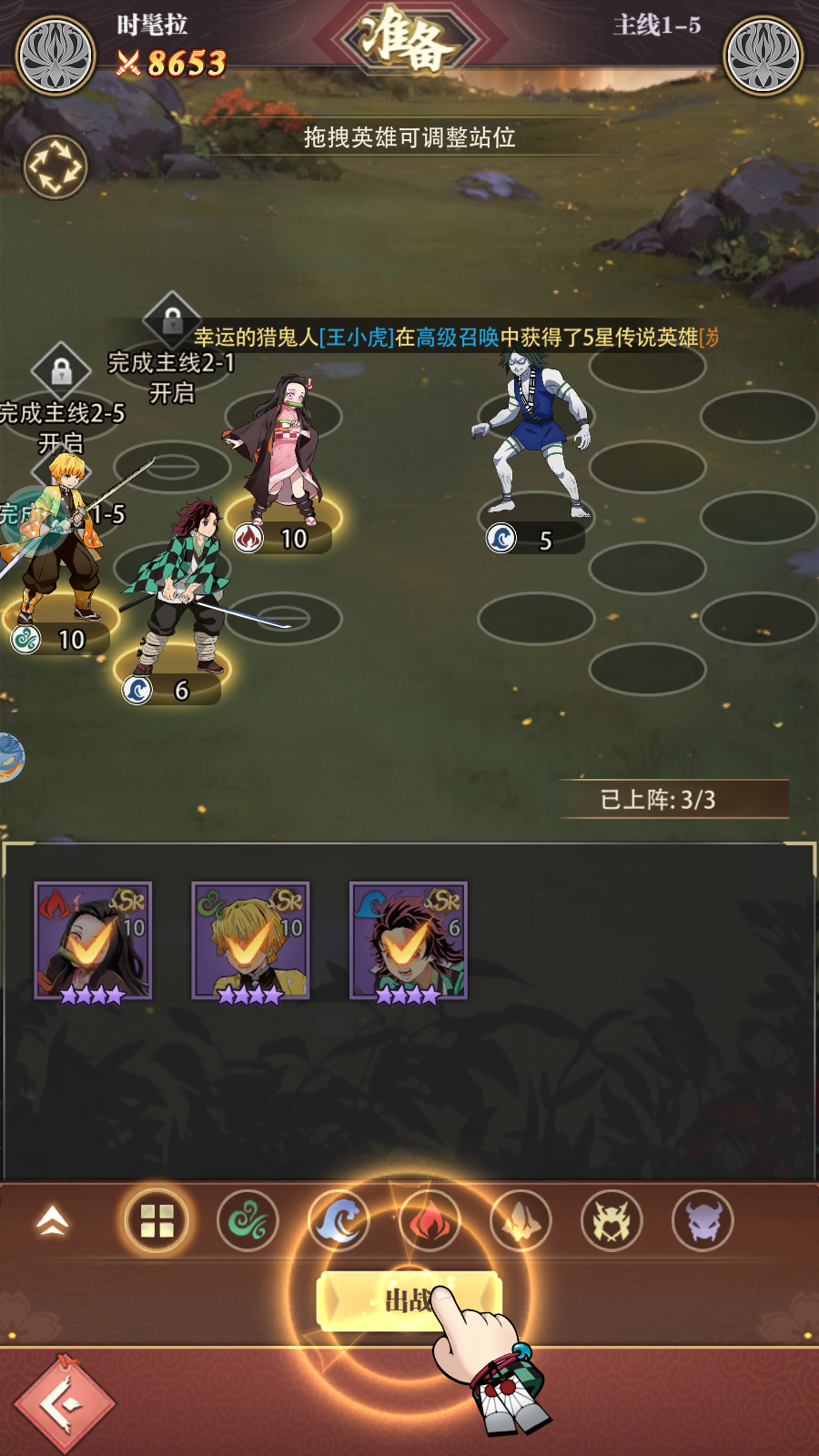This screenshot has height=1456, width=819.
Task: Filter heroes by purple demon mask
Action: pyautogui.click(x=703, y=1221)
